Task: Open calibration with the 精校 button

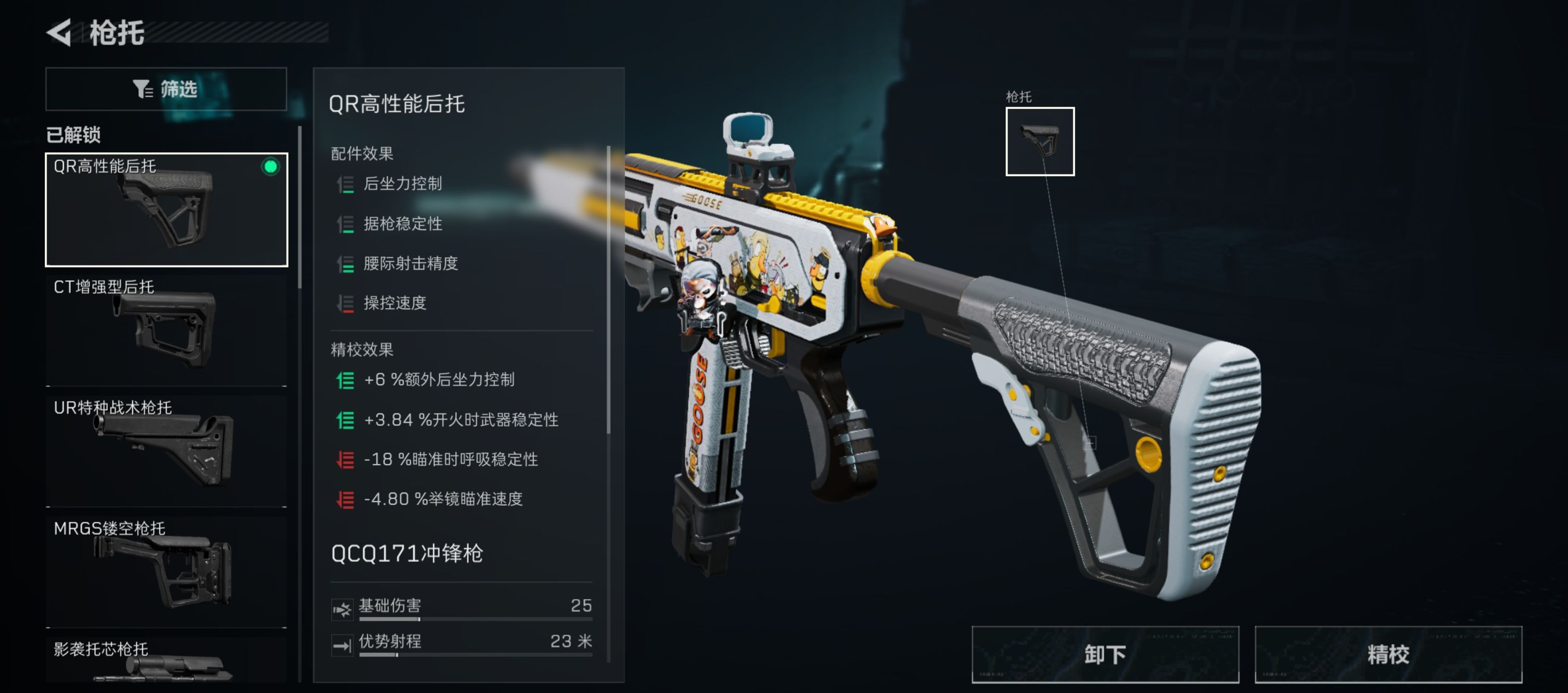Action: (x=1387, y=654)
